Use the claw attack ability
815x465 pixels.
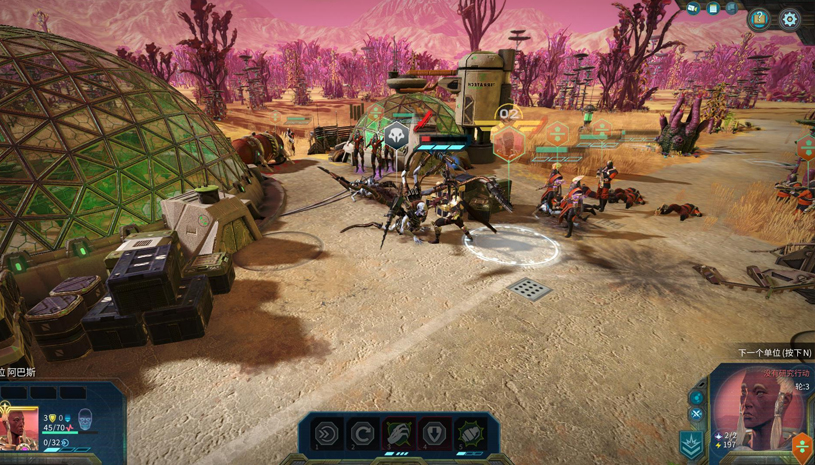[x=399, y=434]
